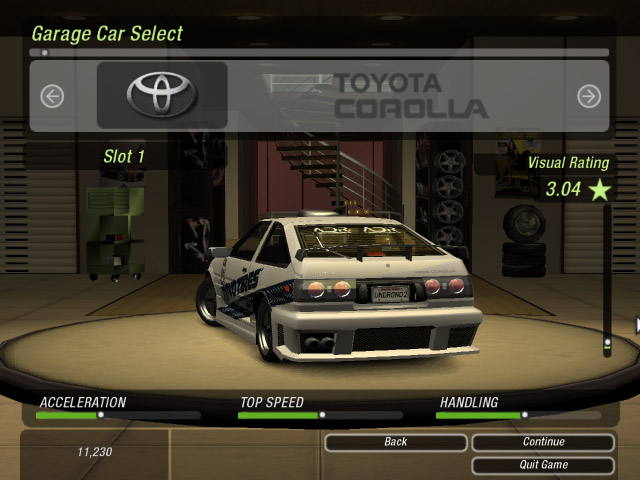The width and height of the screenshot is (640, 480).
Task: Quit Game from the garage screen
Action: click(x=543, y=465)
